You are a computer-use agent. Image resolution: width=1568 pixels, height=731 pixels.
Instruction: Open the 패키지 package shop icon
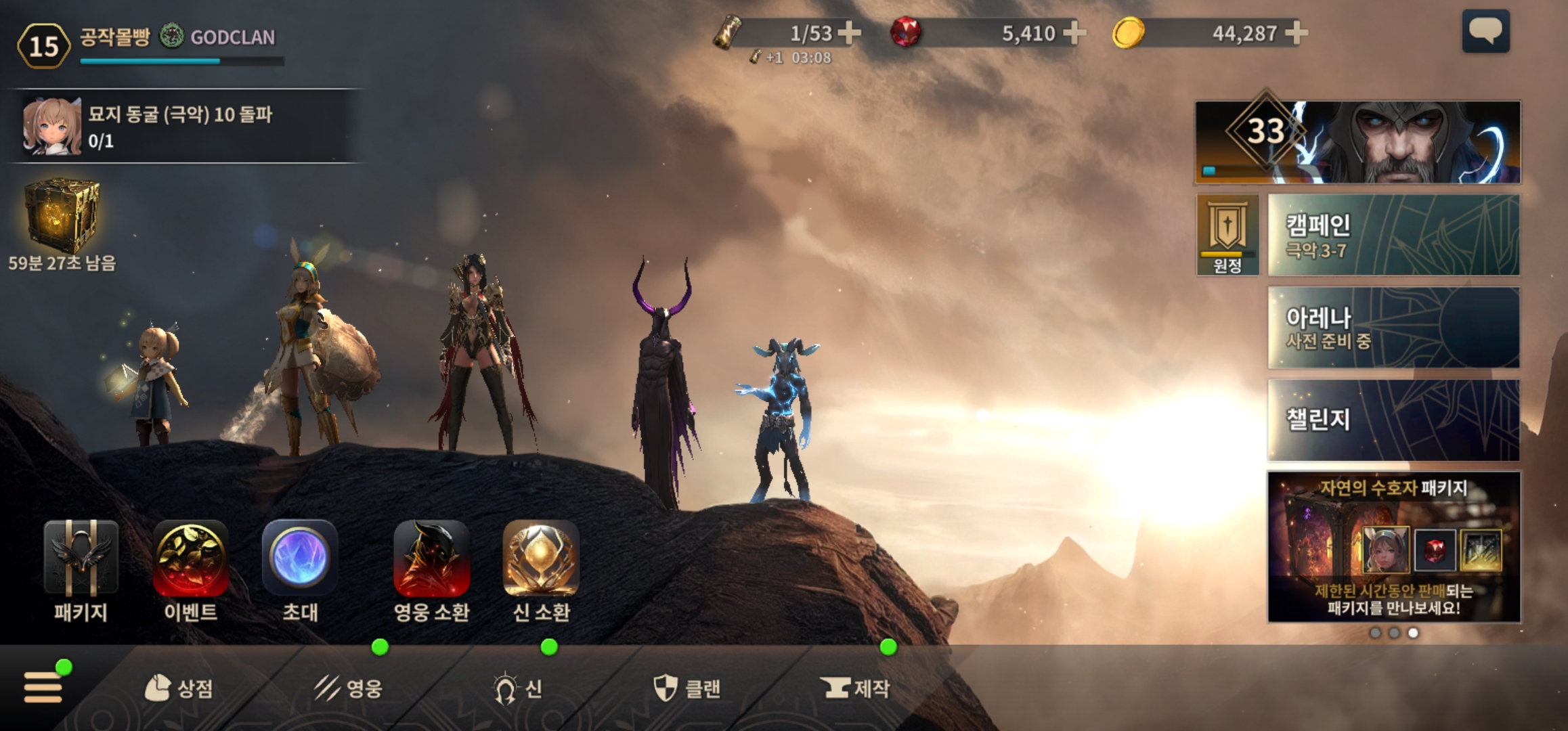point(81,570)
